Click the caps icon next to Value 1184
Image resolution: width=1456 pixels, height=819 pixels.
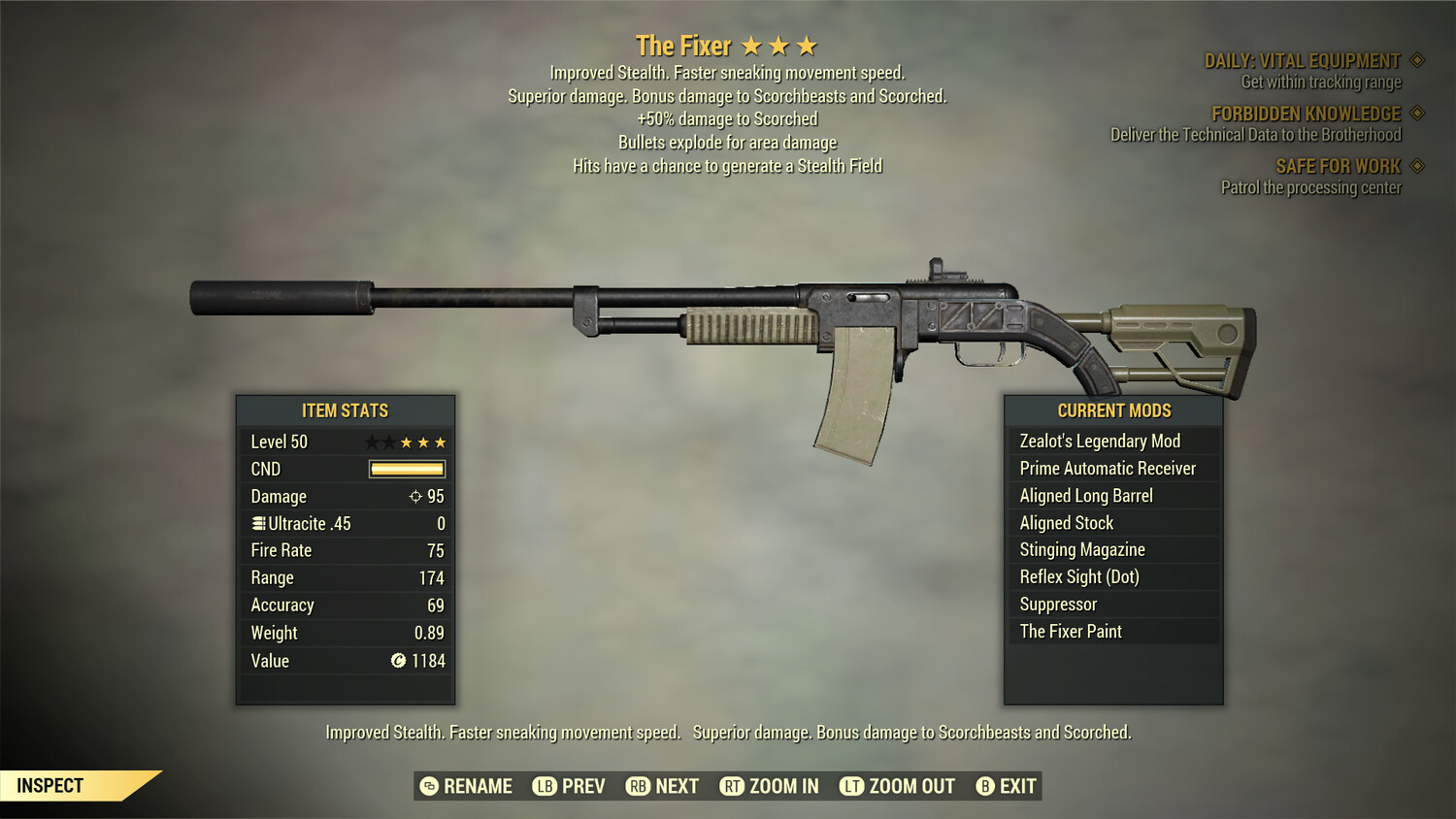pos(398,661)
